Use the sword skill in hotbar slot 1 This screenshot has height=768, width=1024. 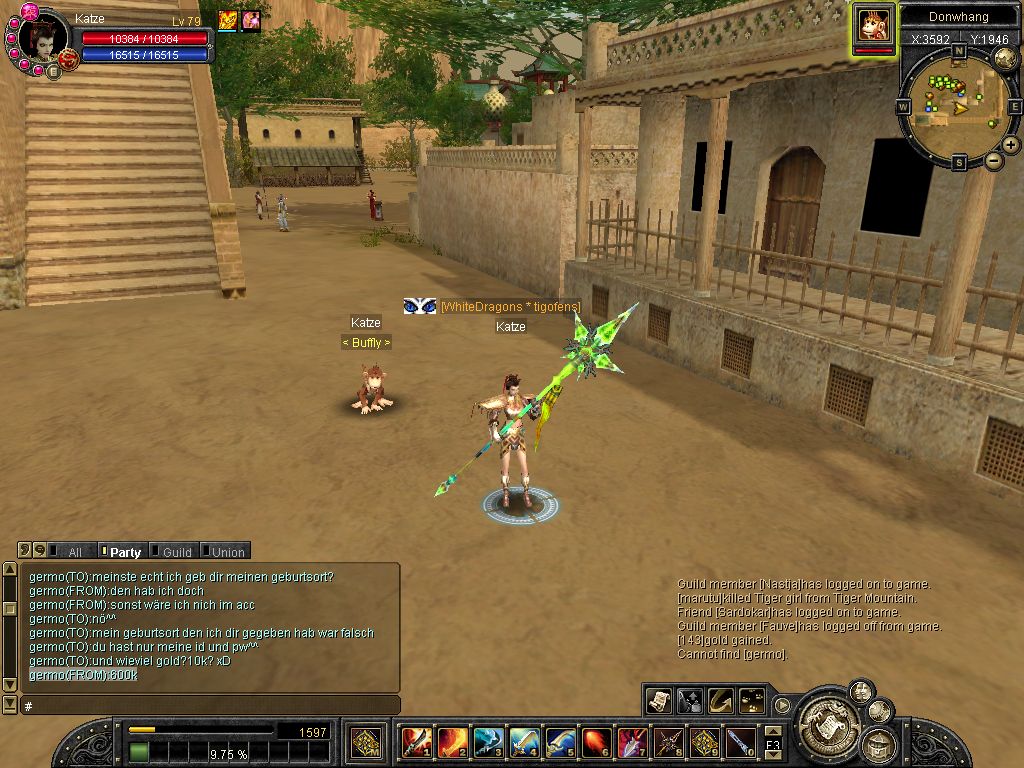tap(416, 742)
